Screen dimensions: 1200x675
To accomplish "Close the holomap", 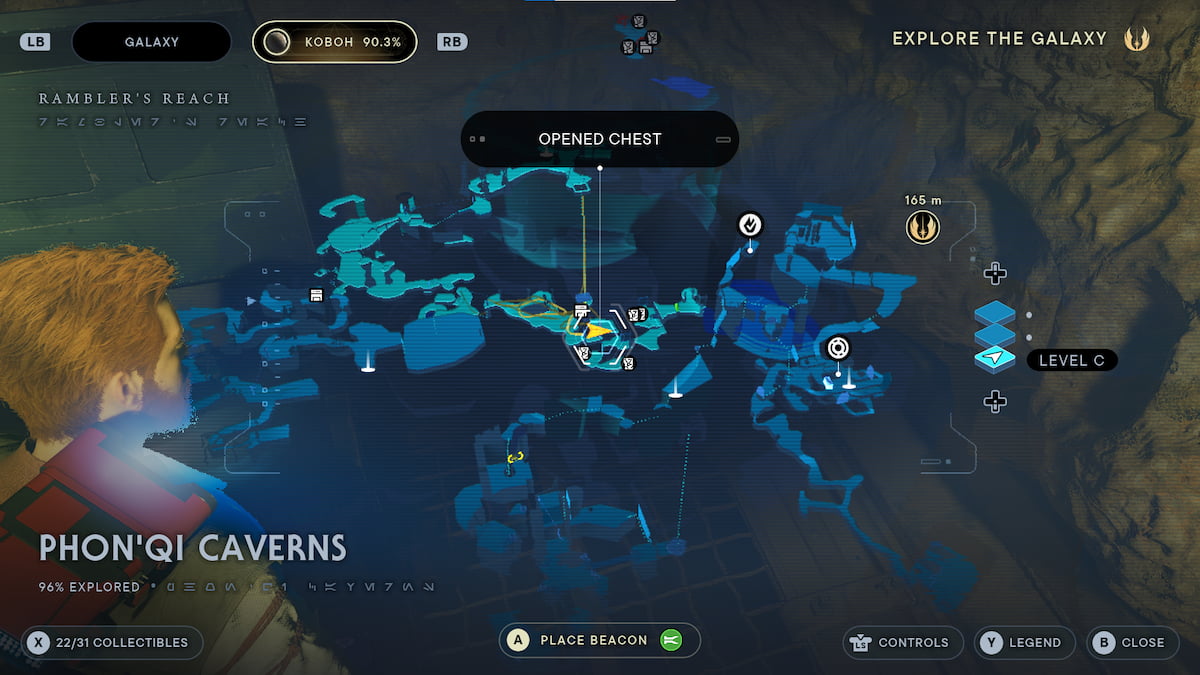I will point(1132,642).
